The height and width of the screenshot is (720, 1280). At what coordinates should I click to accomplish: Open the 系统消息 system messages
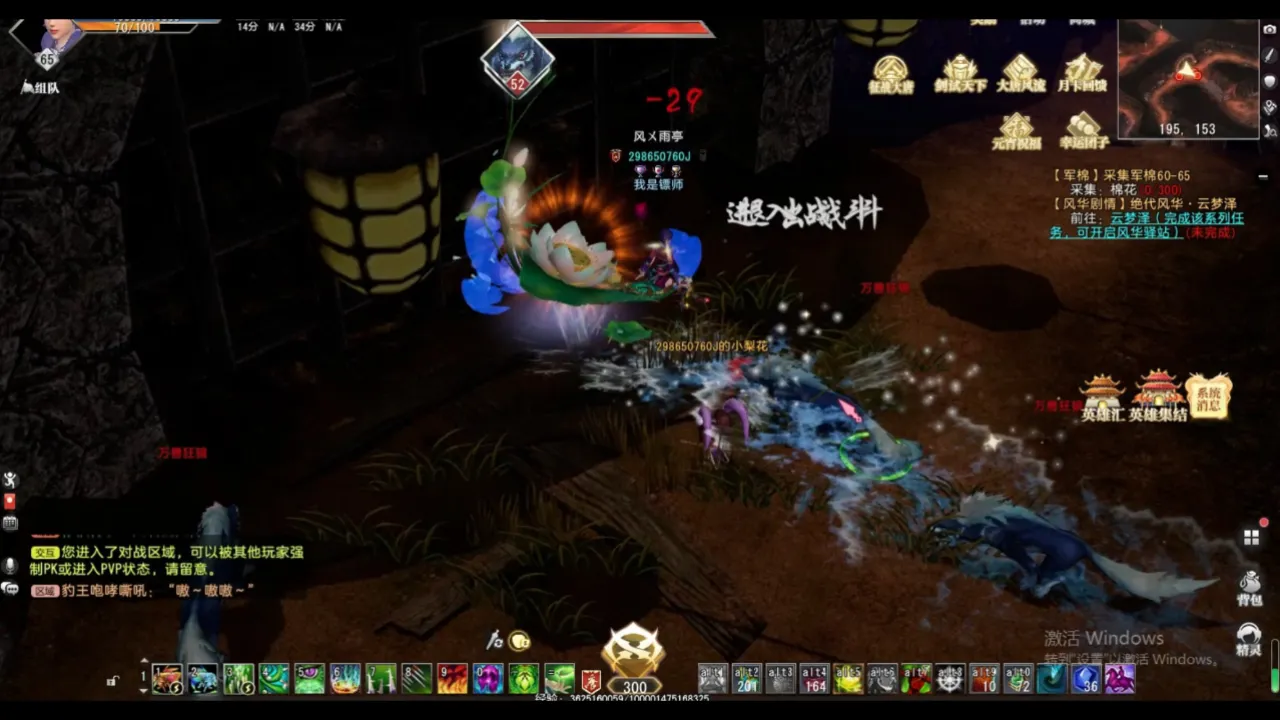click(x=1208, y=396)
